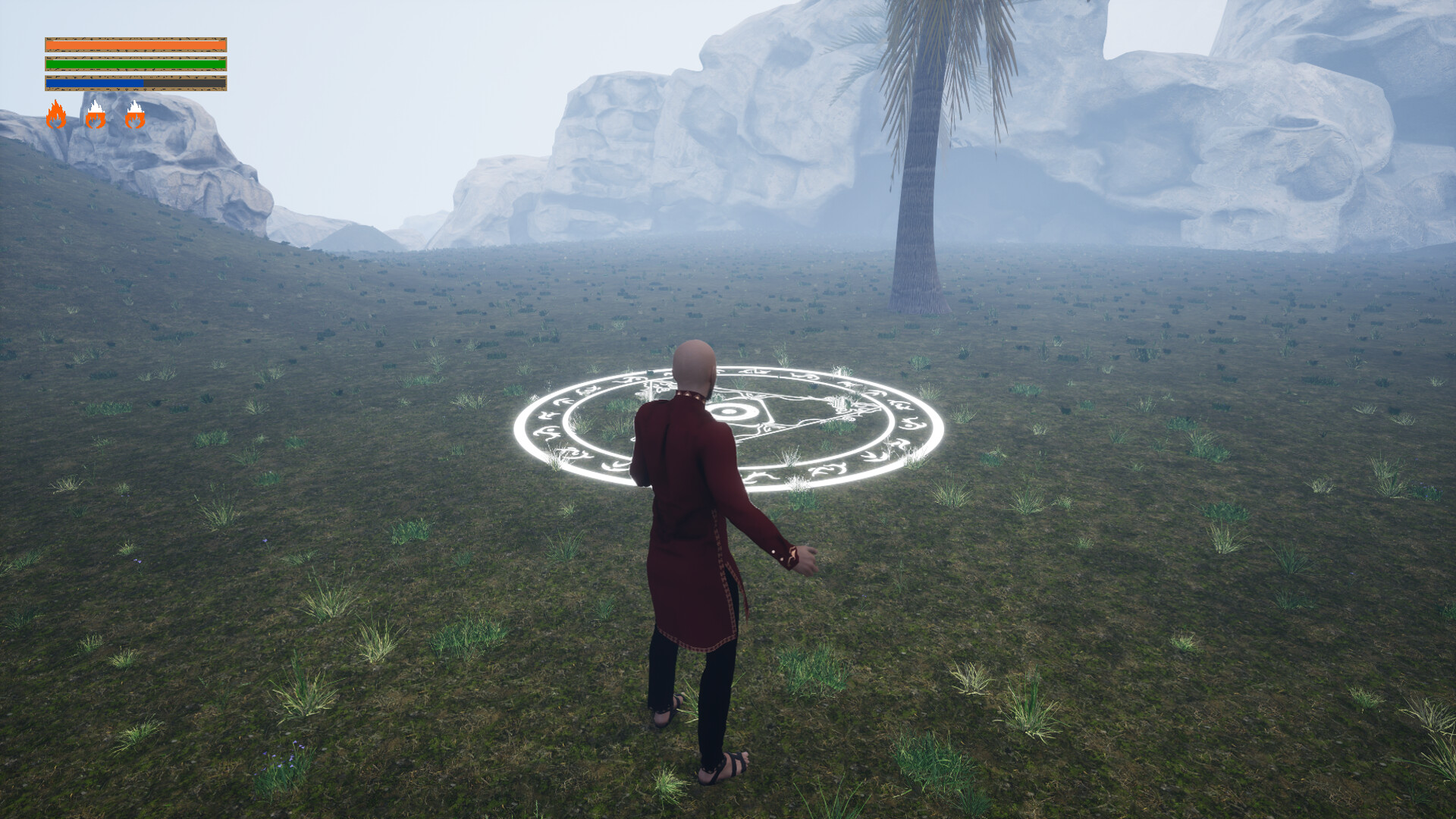
Task: Select the rightmost fire ability in the hotbar
Action: [135, 115]
